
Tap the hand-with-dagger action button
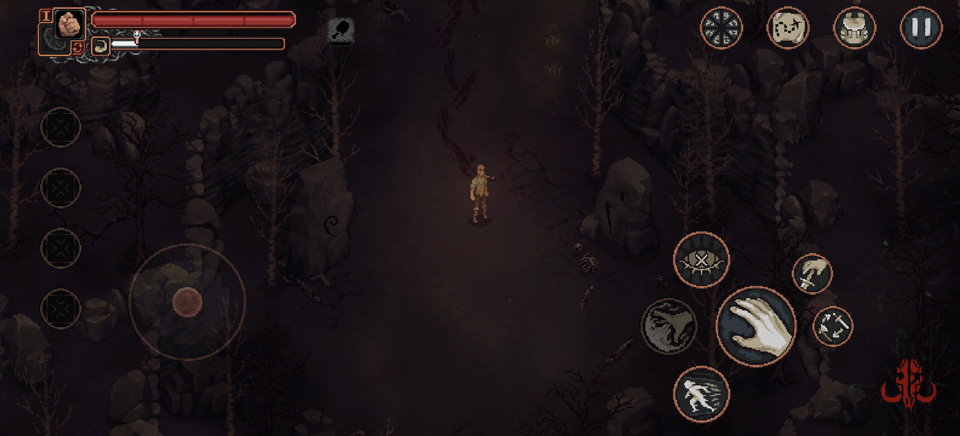(x=813, y=273)
